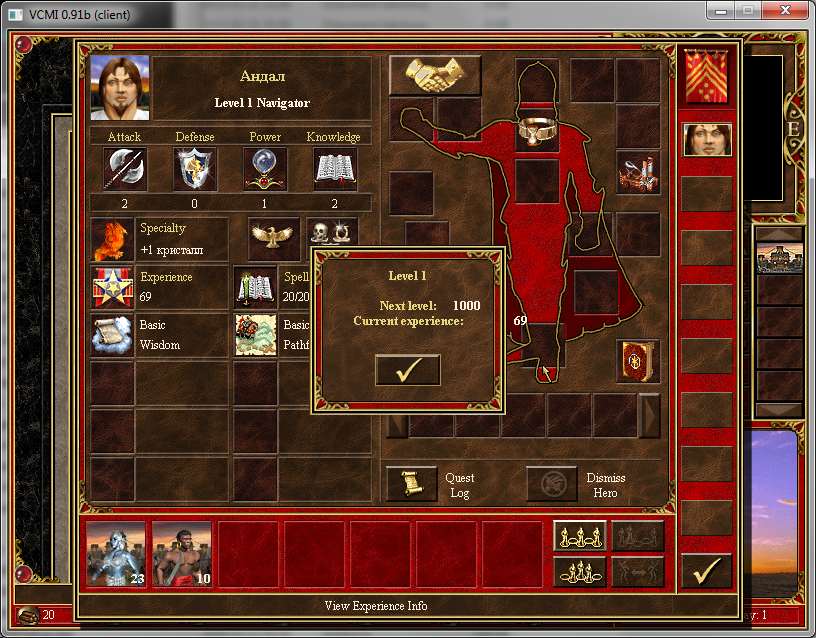Open the Attack primary skill icon
816x638 pixels.
pyautogui.click(x=125, y=169)
